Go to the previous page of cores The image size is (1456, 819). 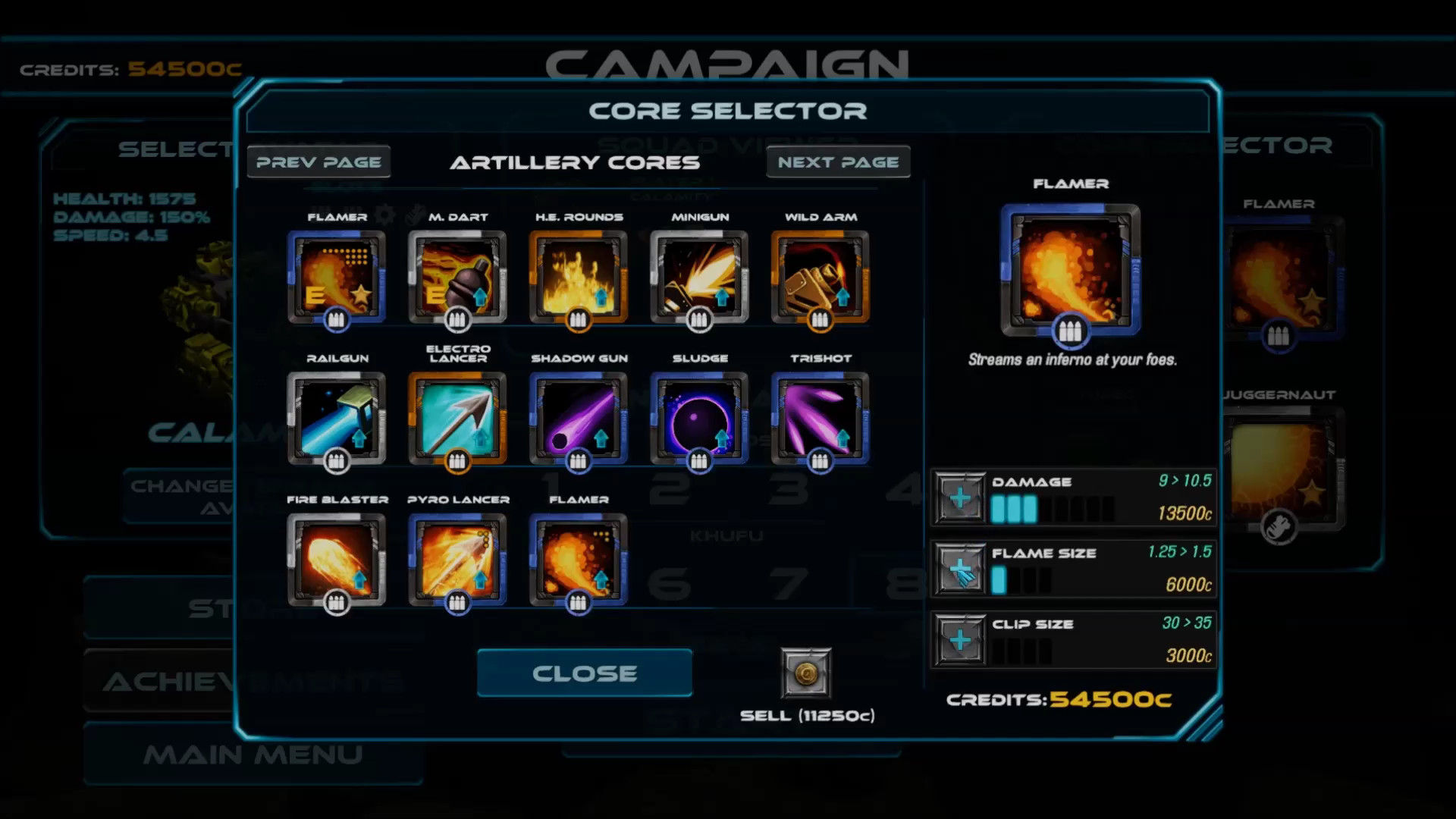point(318,161)
